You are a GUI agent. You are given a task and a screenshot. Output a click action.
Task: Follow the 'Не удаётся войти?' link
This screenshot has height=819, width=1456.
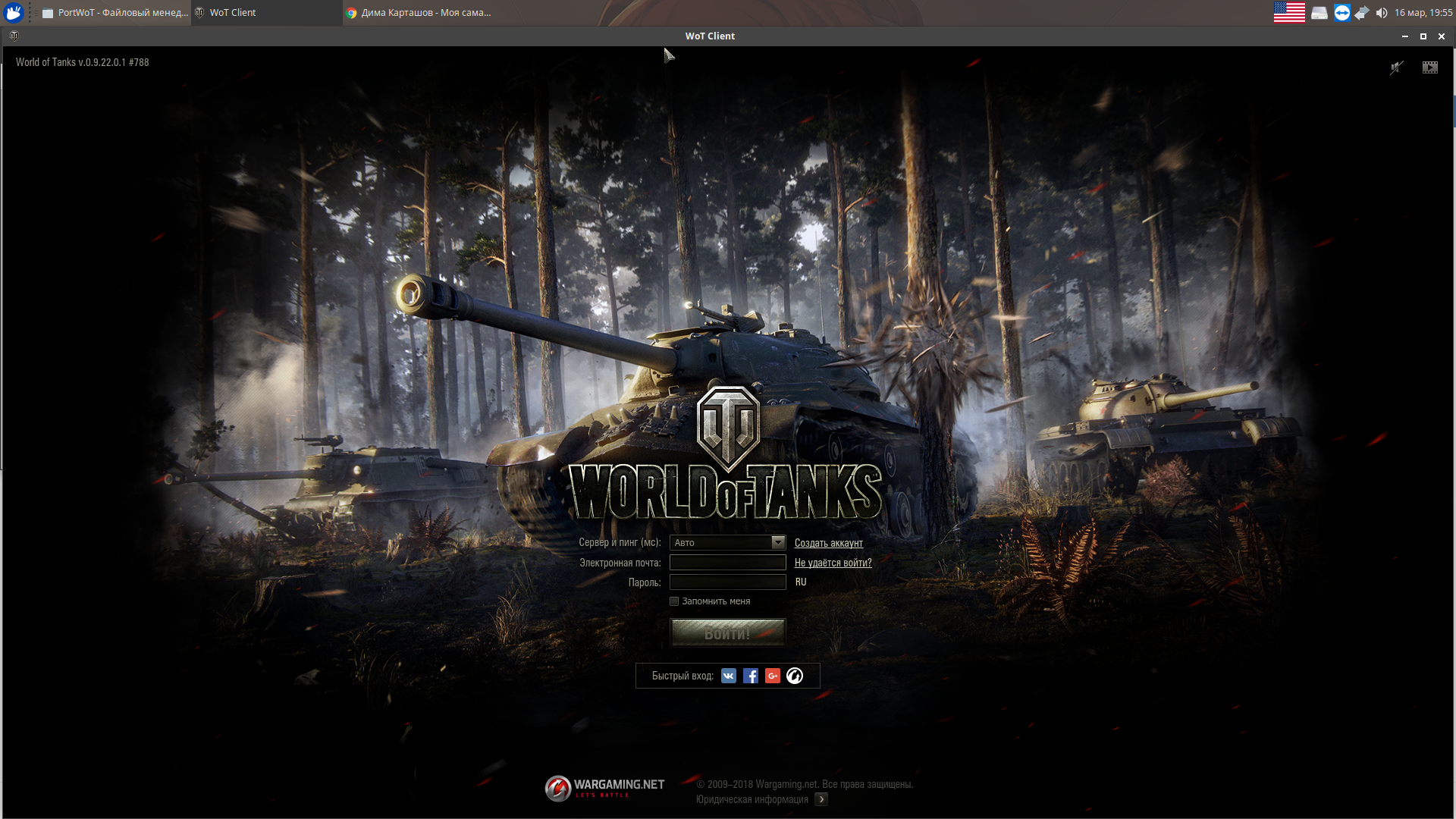833,563
